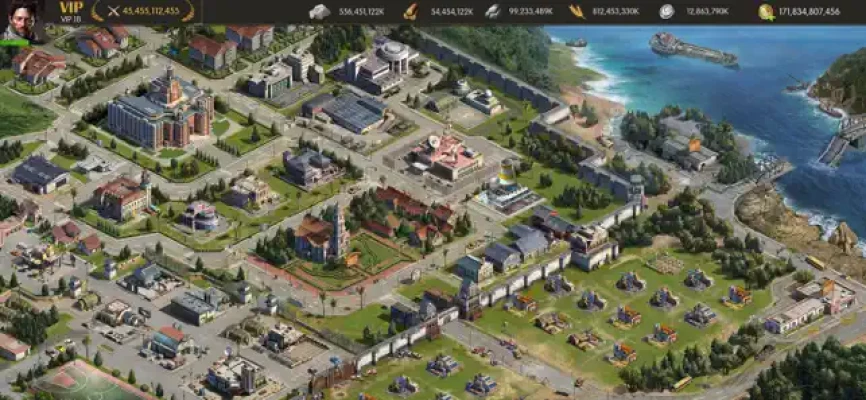Select the silver coin resource icon
Image resolution: width=866 pixels, height=400 pixels.
(666, 12)
